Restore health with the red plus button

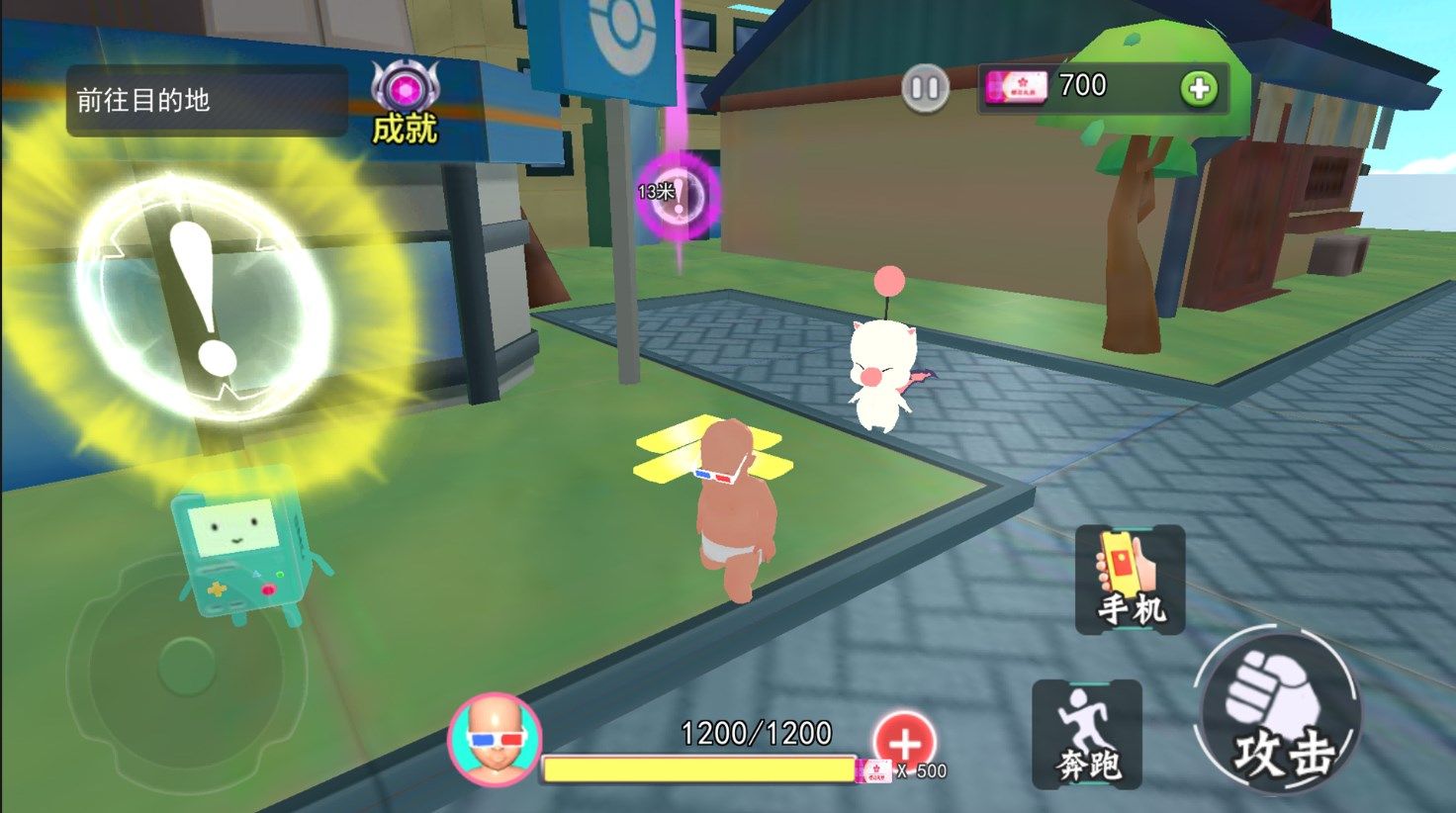pyautogui.click(x=904, y=743)
